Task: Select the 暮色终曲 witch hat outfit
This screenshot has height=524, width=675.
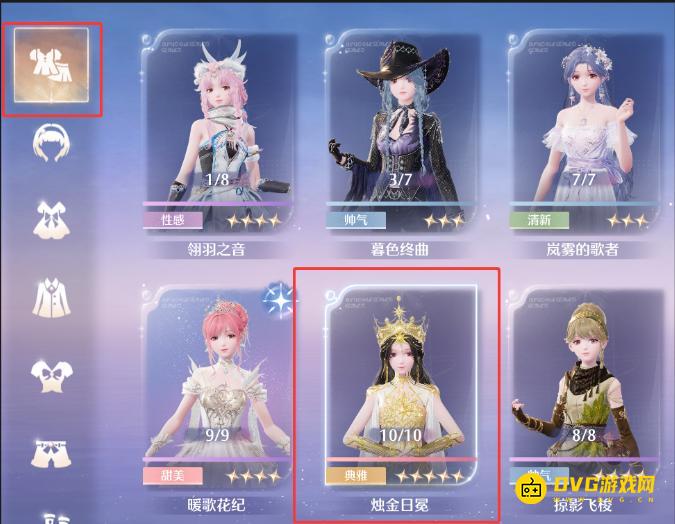Action: 400,140
